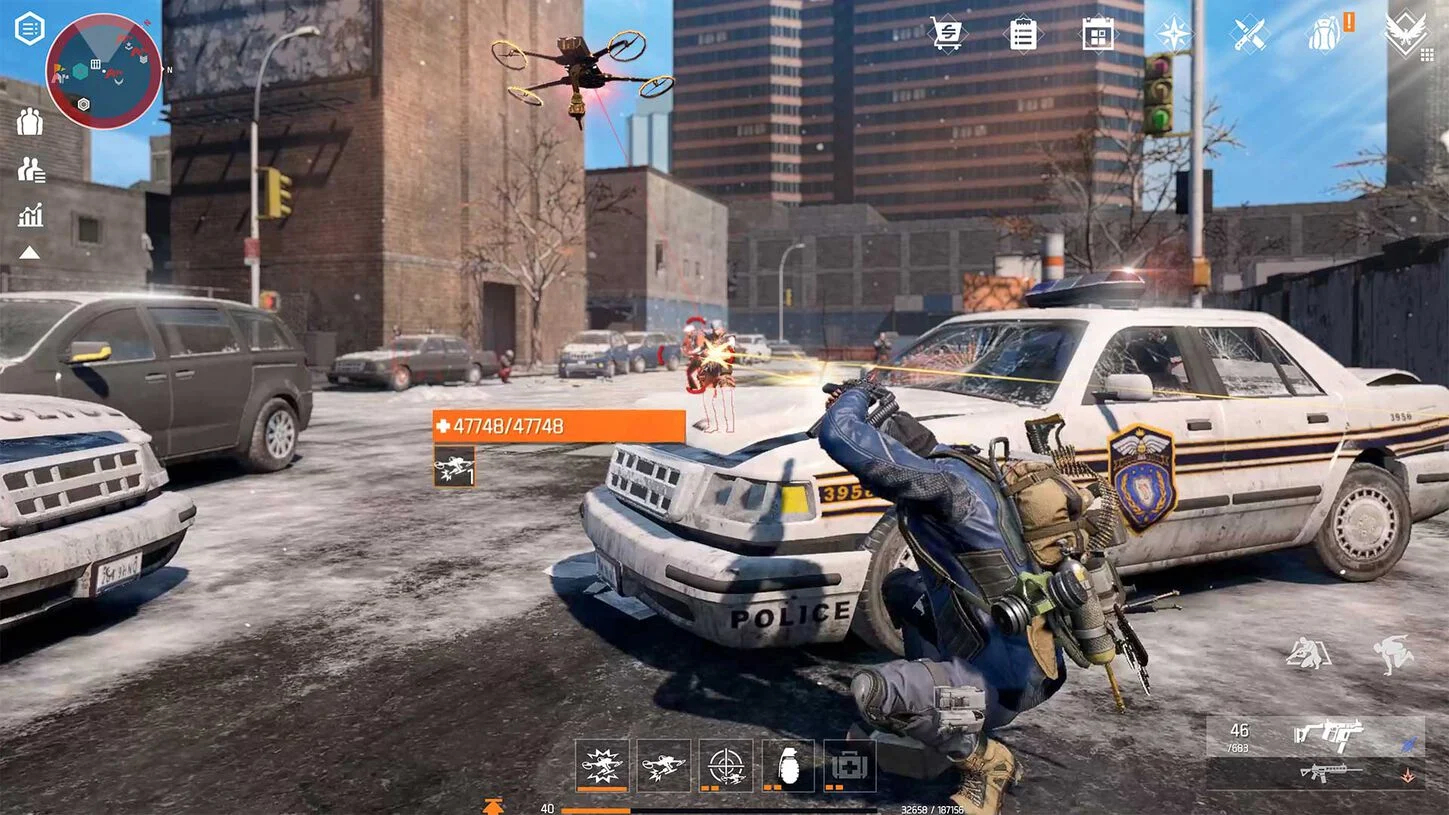This screenshot has height=815, width=1449.
Task: Open the single agent character icon
Action: [30, 121]
